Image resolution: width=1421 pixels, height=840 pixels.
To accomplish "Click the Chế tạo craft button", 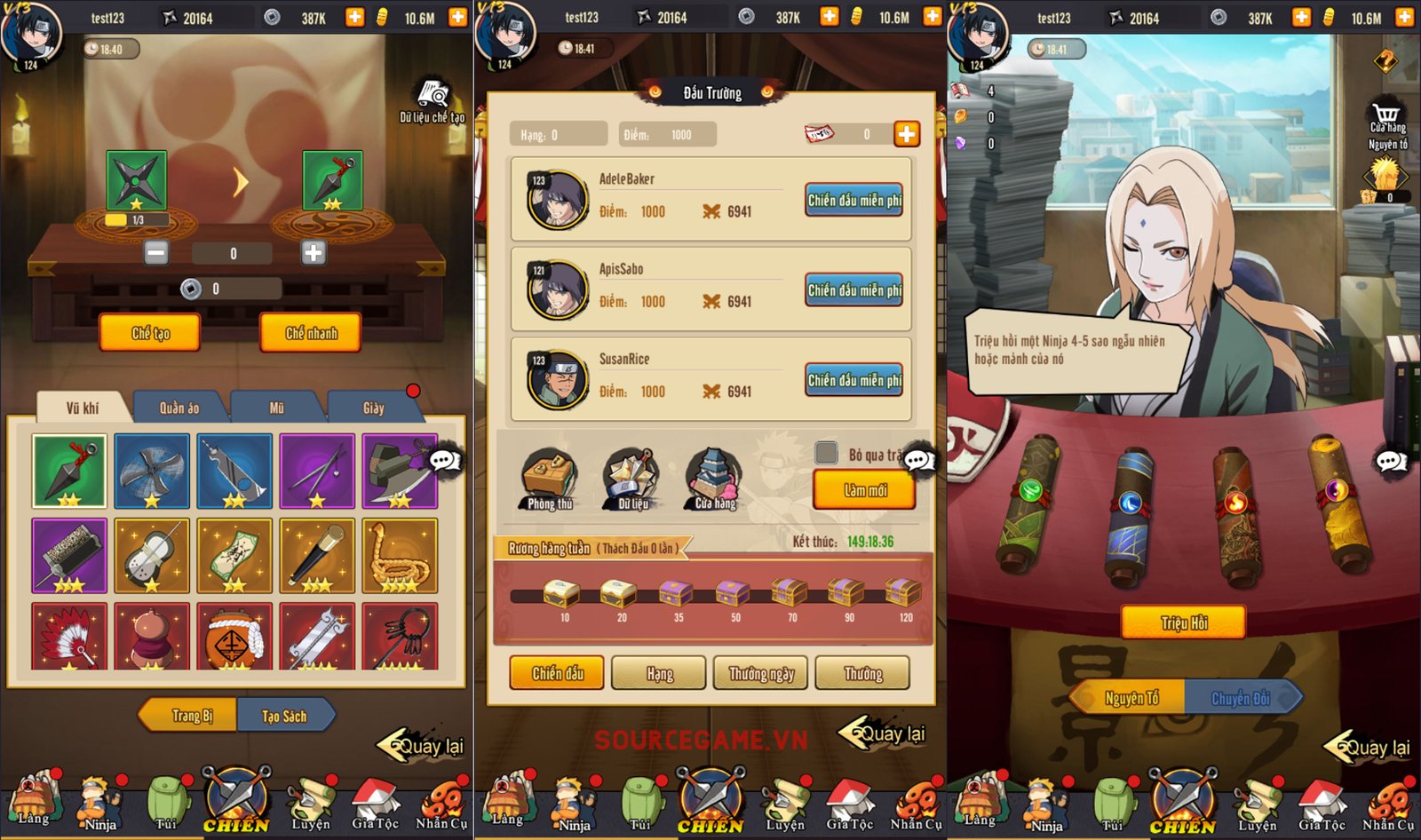I will point(149,333).
